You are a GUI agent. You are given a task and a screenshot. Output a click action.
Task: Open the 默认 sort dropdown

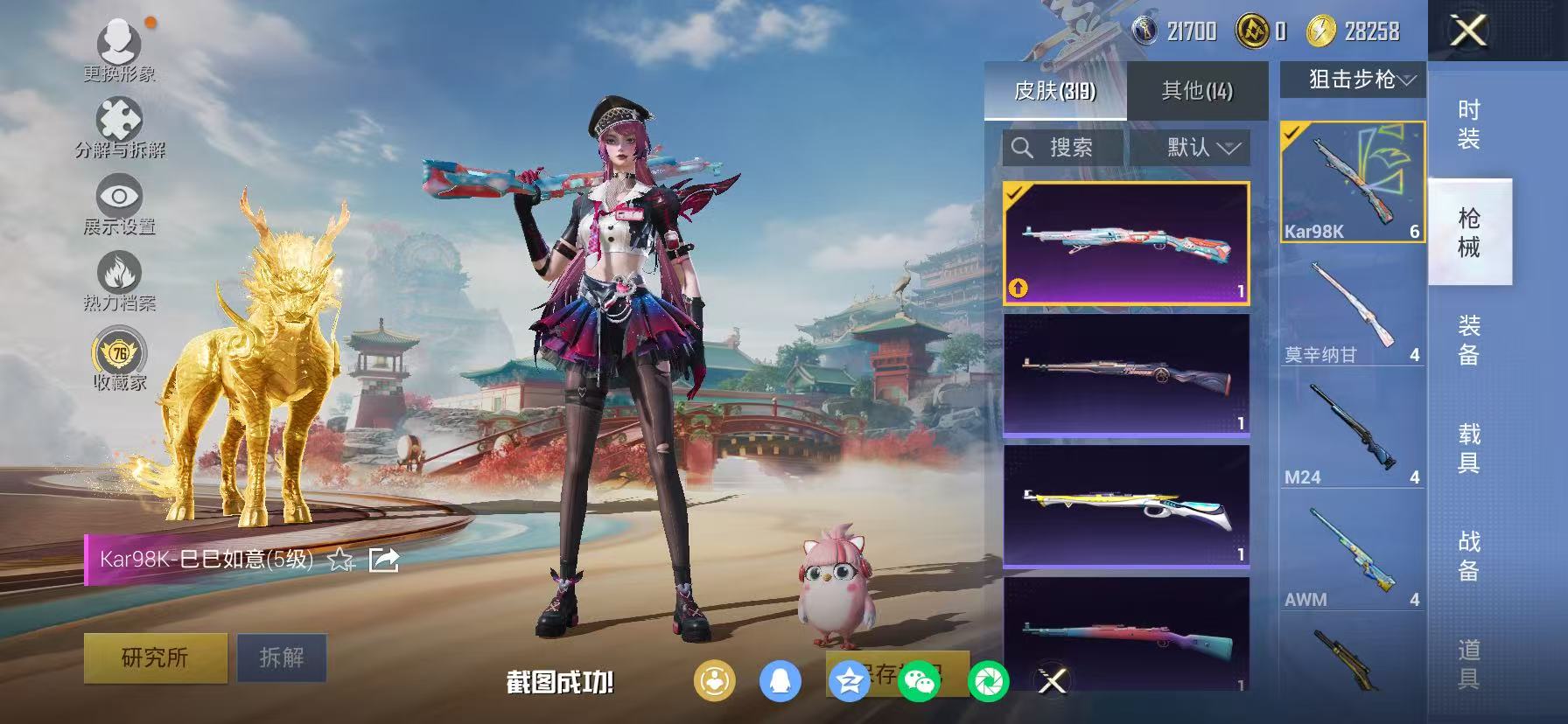(1193, 147)
